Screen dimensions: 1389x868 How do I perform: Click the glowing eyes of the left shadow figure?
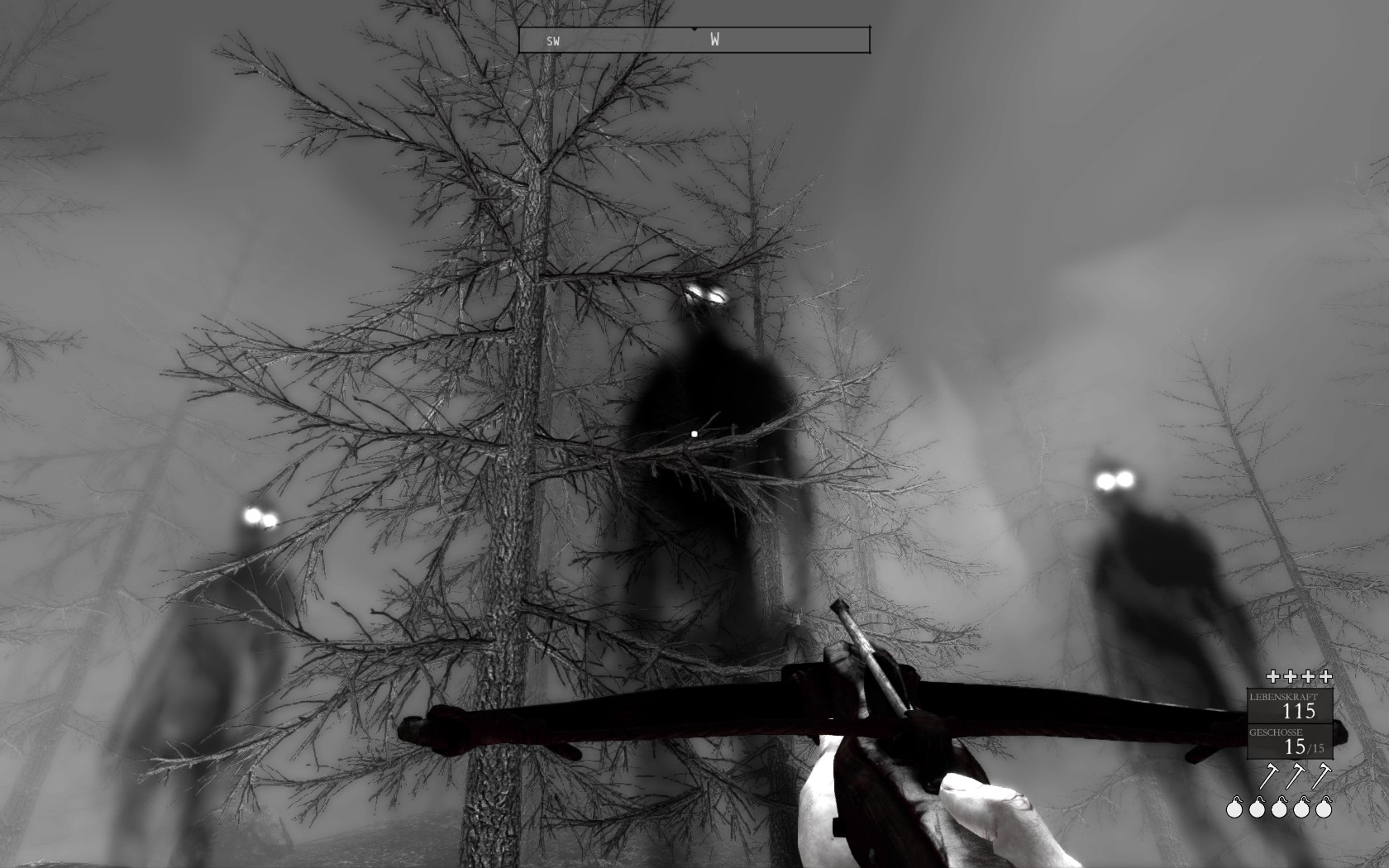tap(259, 517)
